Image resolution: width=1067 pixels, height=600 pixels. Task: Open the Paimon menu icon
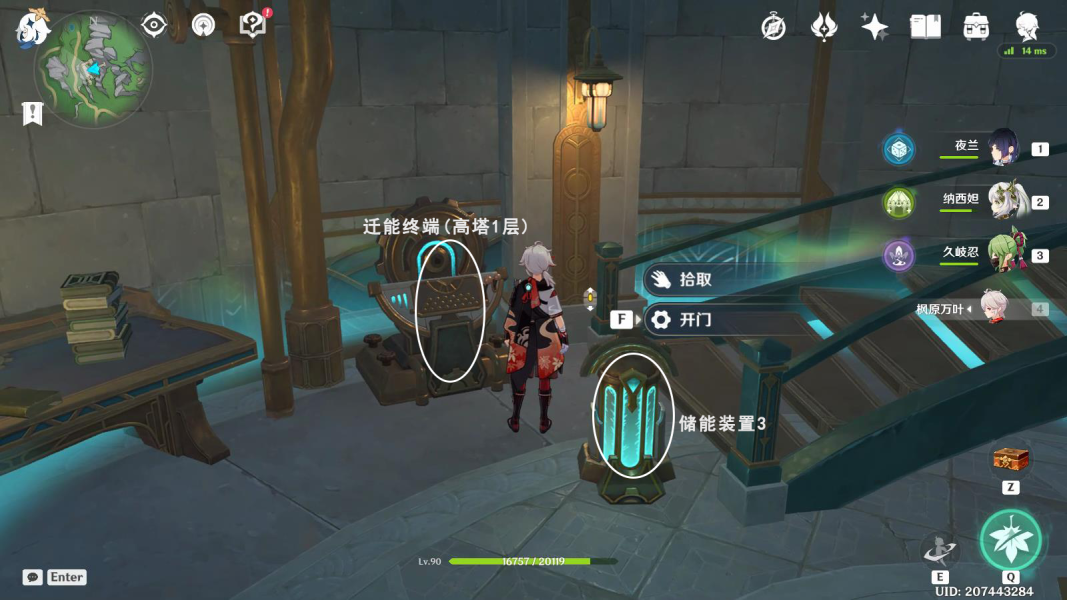click(32, 27)
